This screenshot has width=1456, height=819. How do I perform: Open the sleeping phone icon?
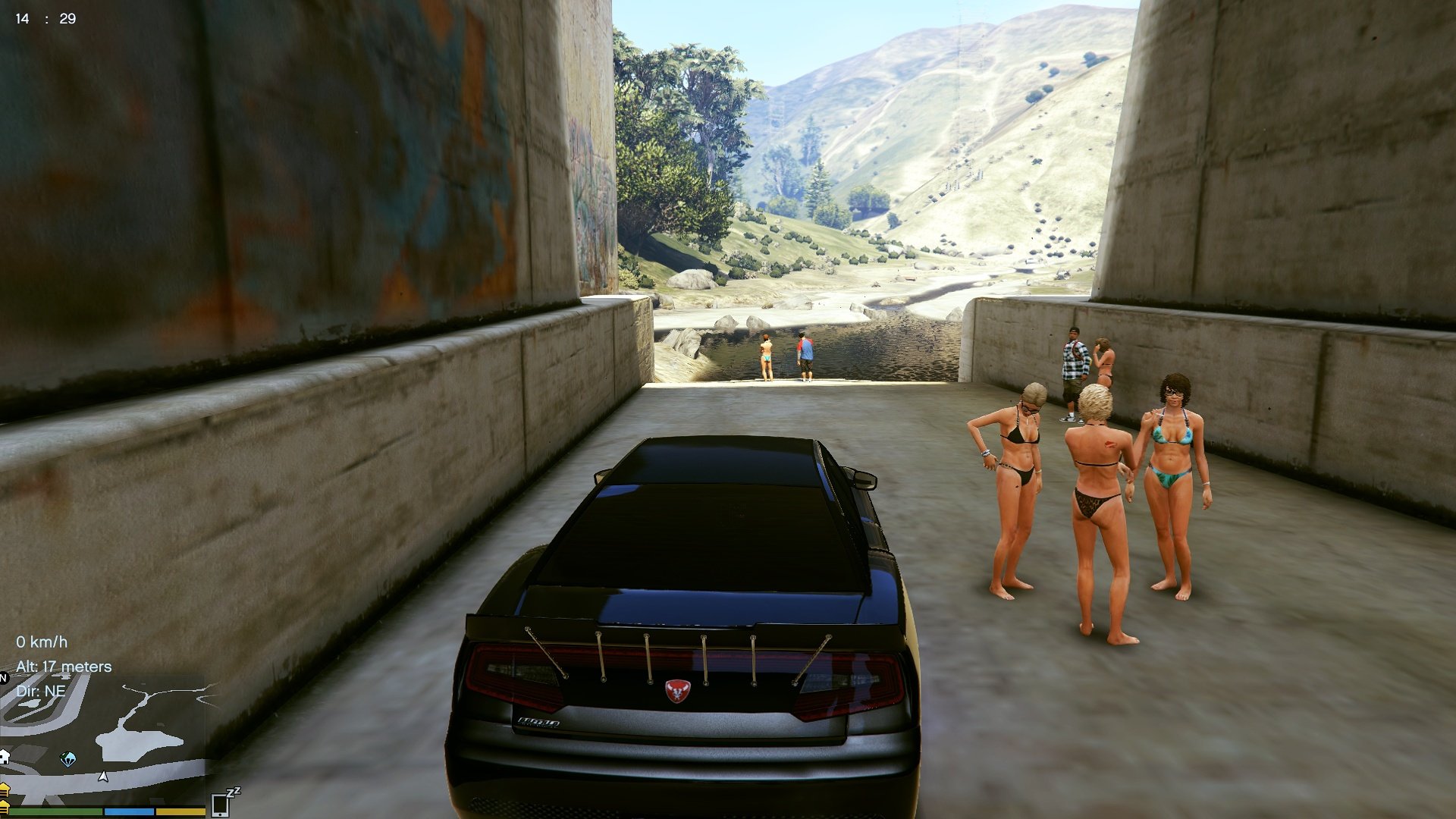tap(221, 804)
